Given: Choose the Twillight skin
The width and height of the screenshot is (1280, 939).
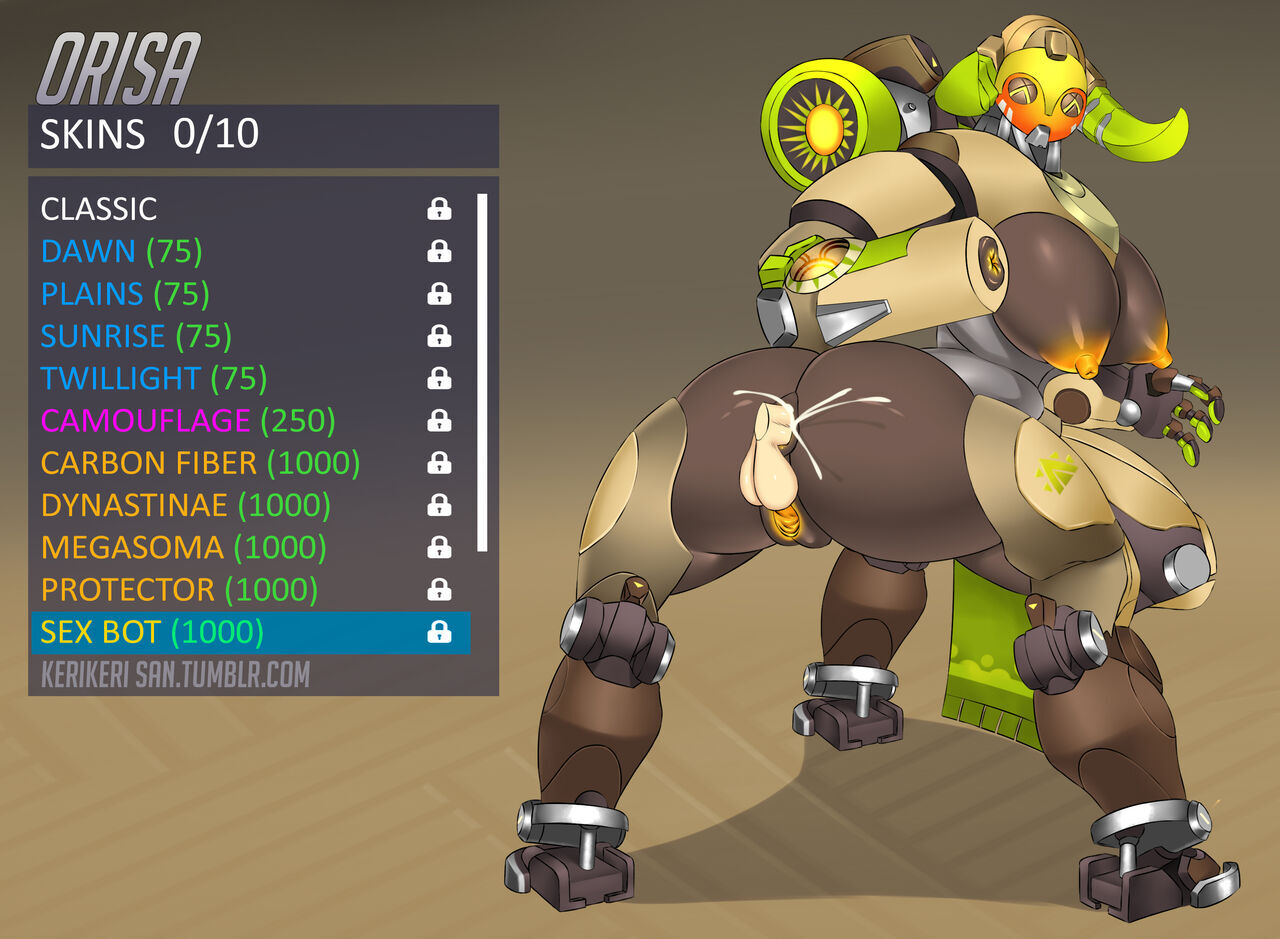Looking at the screenshot, I should coord(153,378).
